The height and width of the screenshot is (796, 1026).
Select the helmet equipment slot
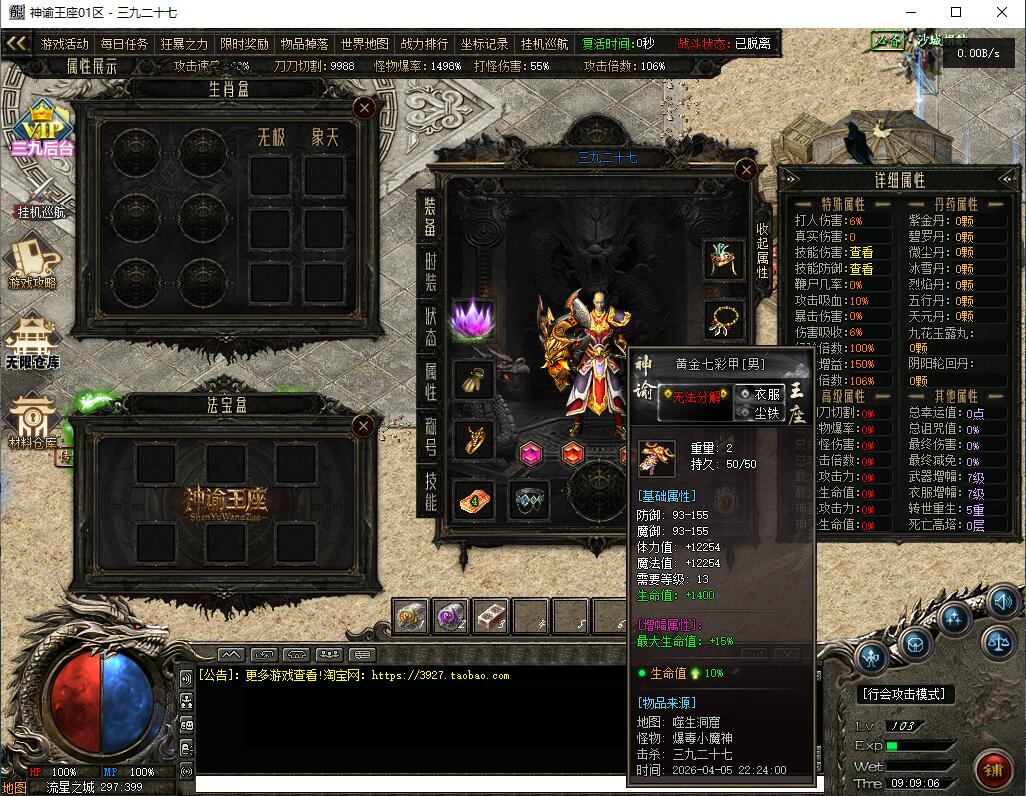(x=724, y=260)
